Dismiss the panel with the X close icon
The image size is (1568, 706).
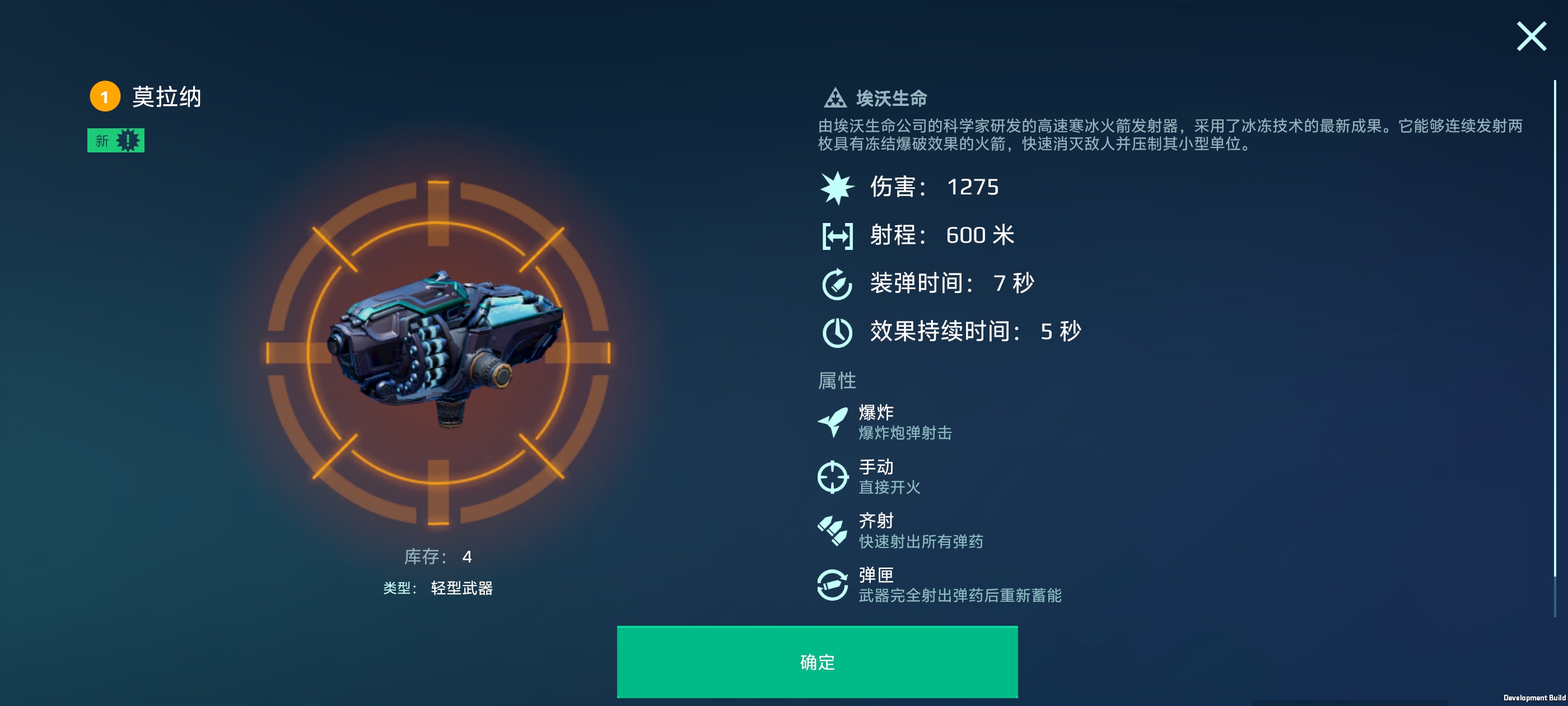point(1532,36)
